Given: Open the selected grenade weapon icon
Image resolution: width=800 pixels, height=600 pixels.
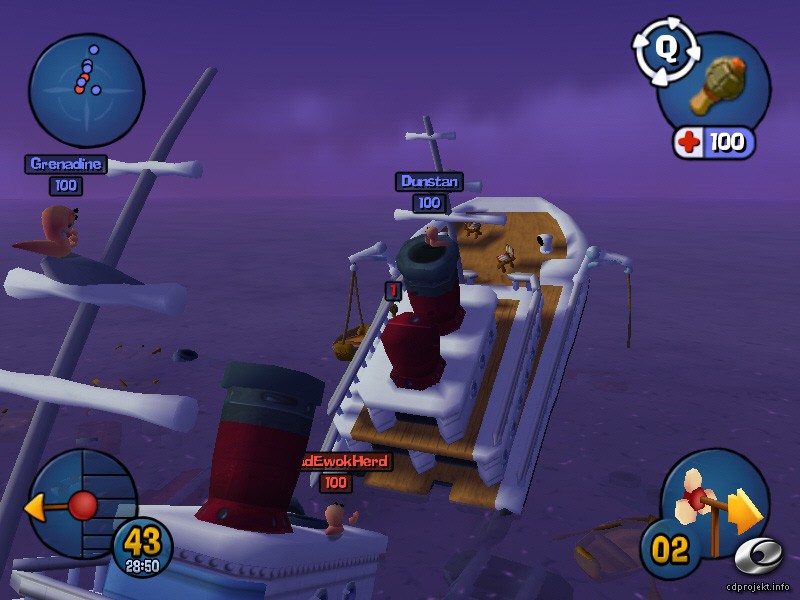Looking at the screenshot, I should tap(713, 88).
